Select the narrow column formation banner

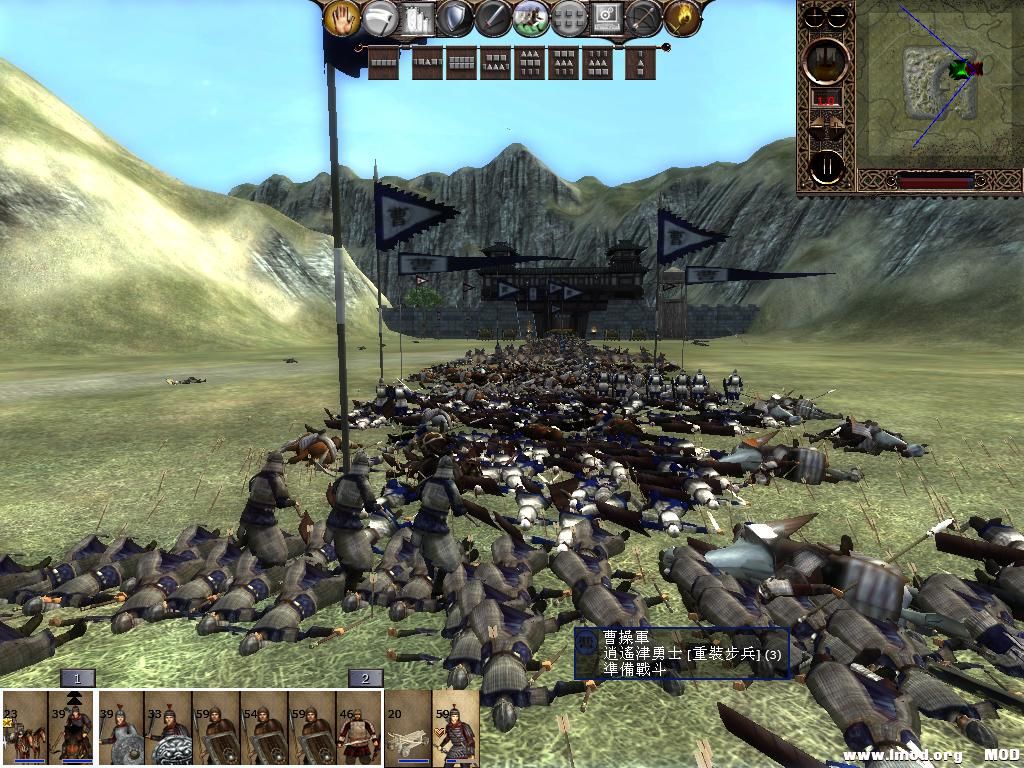coord(640,63)
